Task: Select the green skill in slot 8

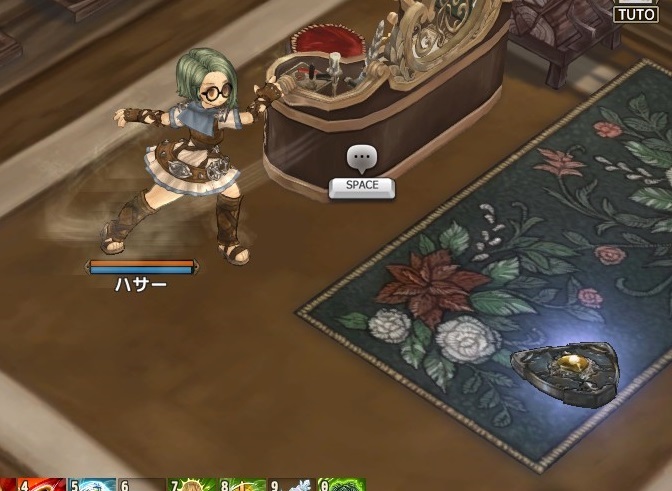Action: click(x=244, y=485)
